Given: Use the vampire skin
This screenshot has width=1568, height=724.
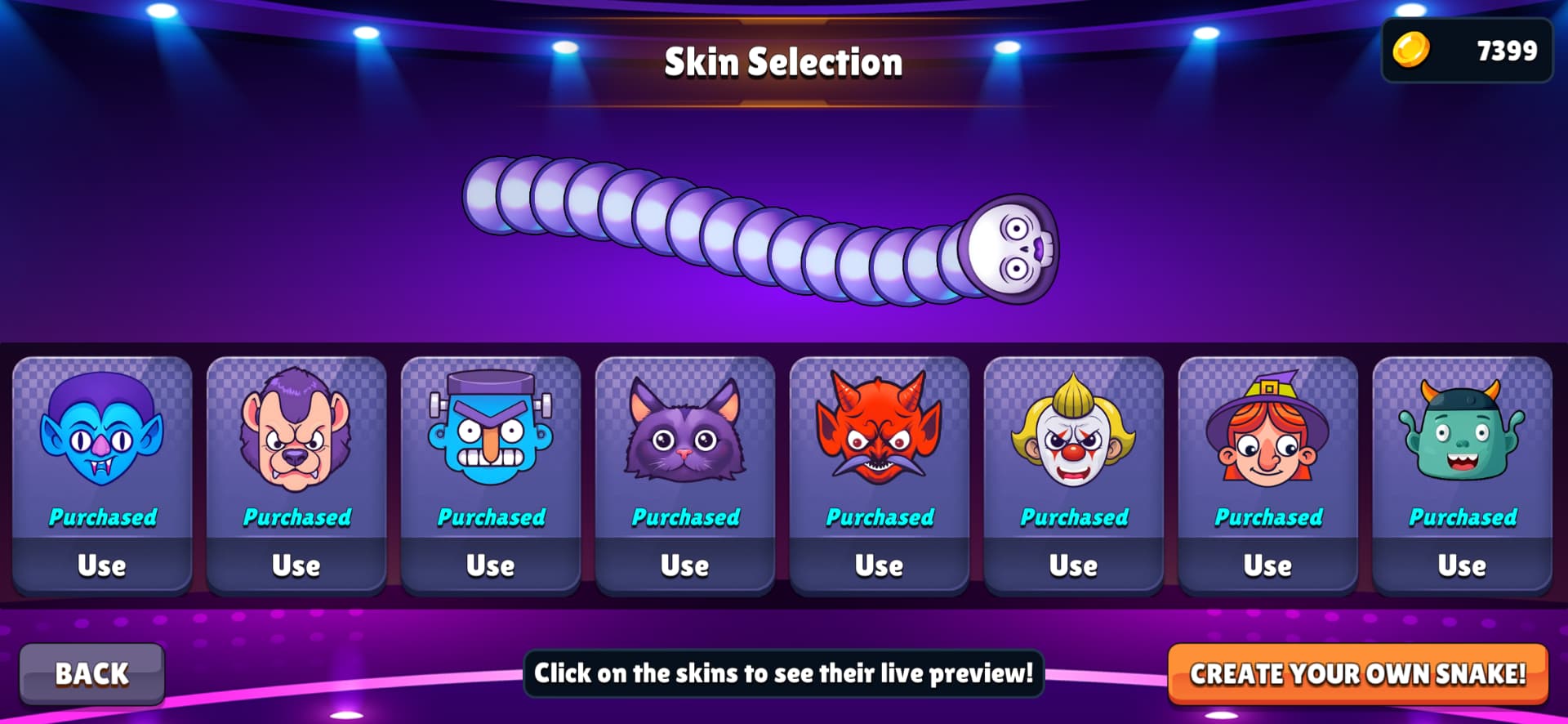Looking at the screenshot, I should click(102, 565).
